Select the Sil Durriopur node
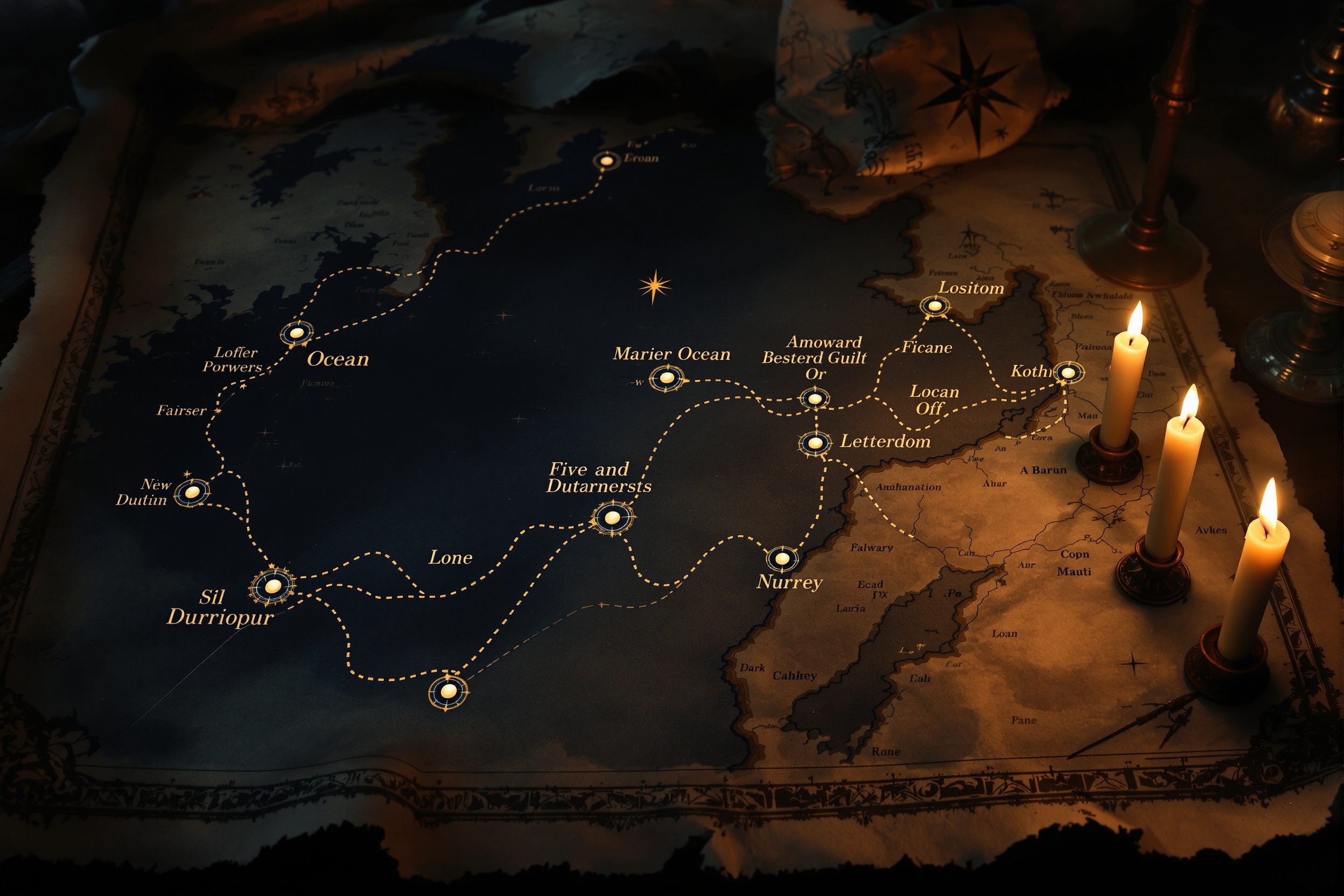 point(272,586)
